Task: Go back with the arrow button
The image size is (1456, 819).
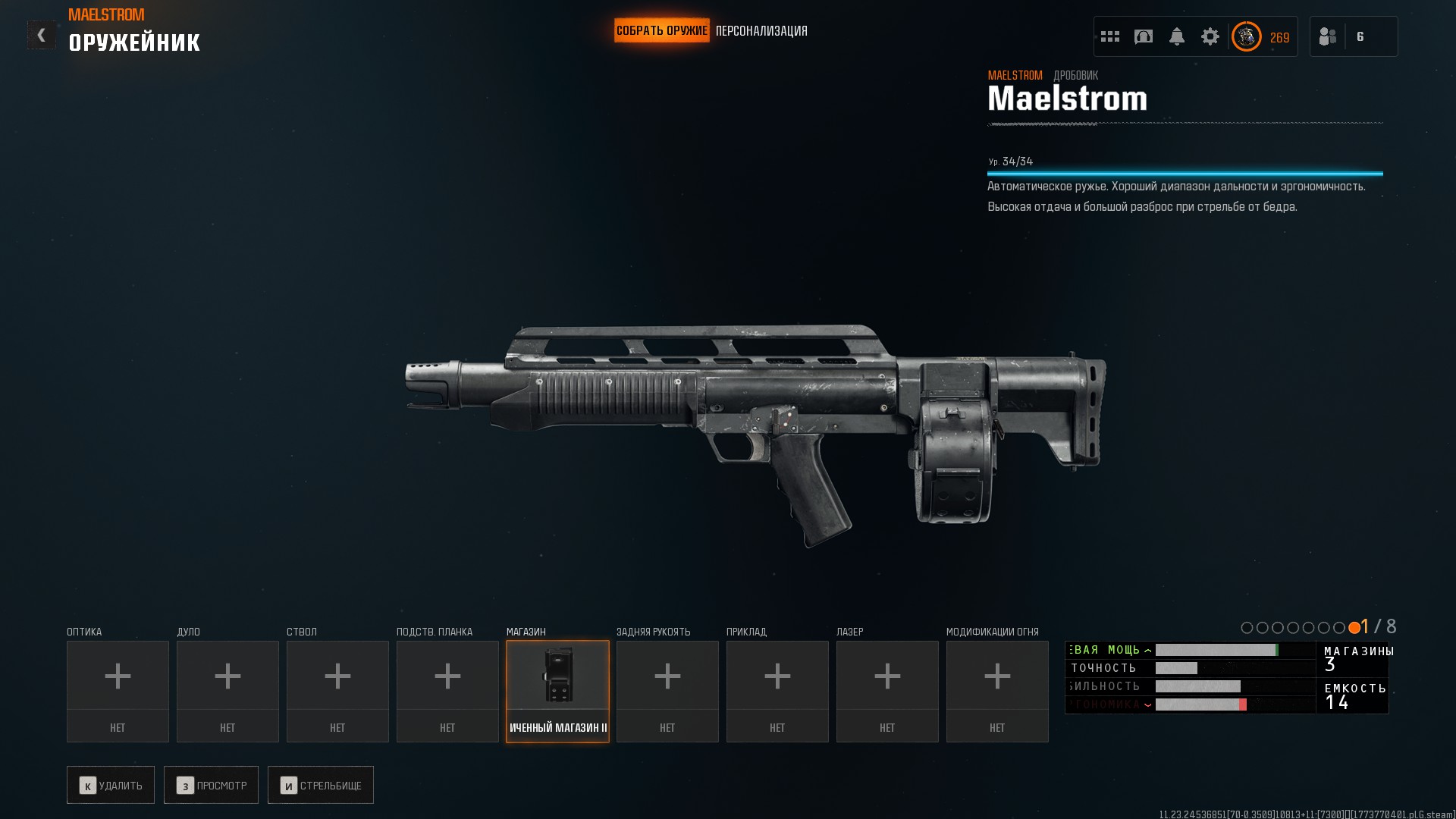Action: (41, 35)
